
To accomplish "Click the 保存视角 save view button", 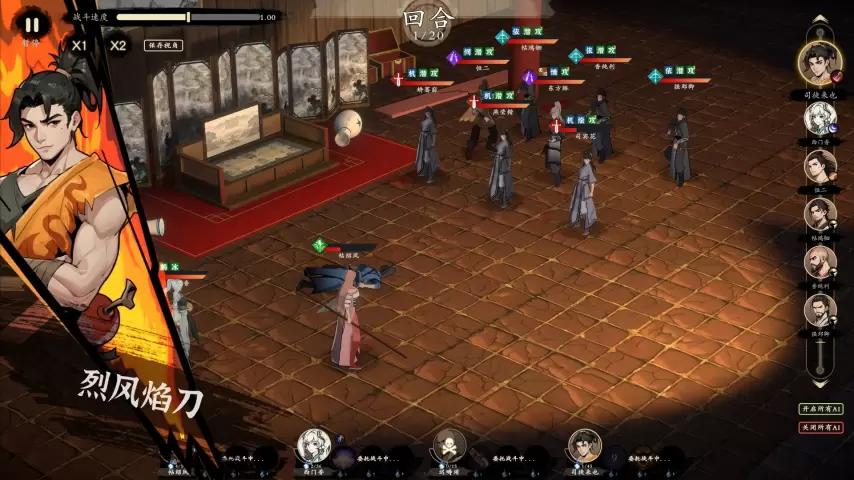I will coord(167,45).
